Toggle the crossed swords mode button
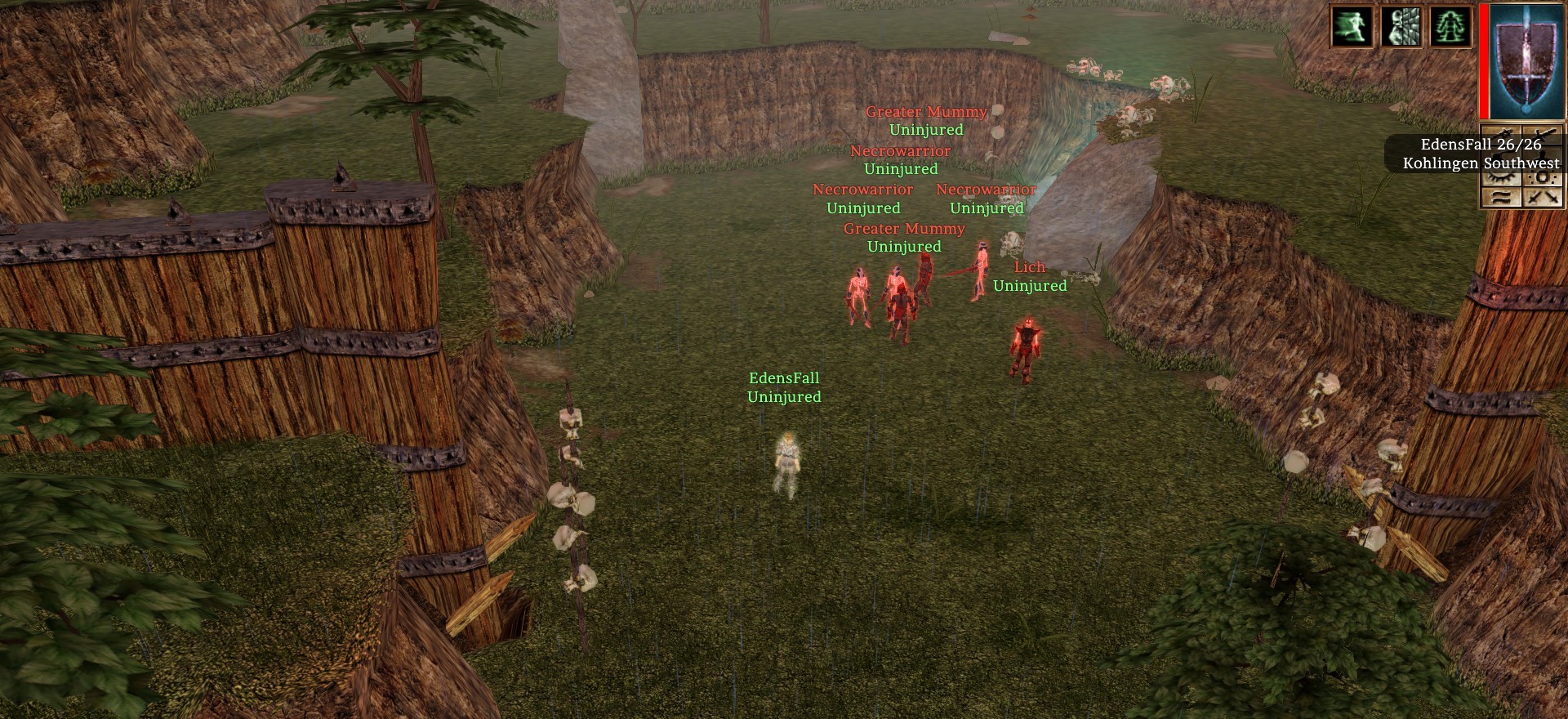This screenshot has height=719, width=1568. 1543,197
